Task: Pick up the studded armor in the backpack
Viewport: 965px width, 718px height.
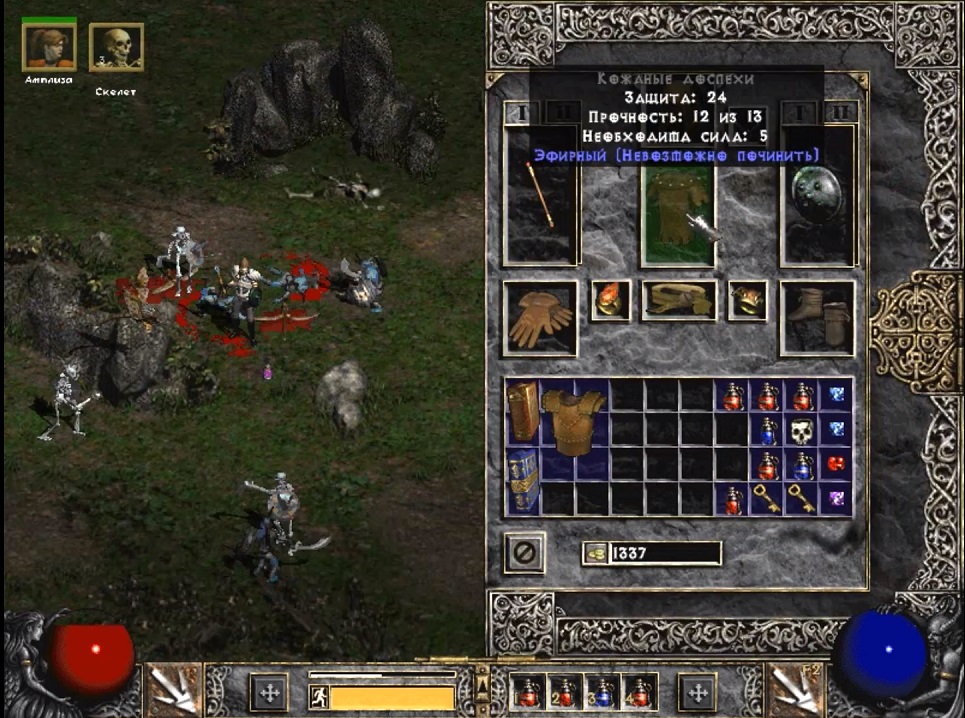Action: (574, 419)
